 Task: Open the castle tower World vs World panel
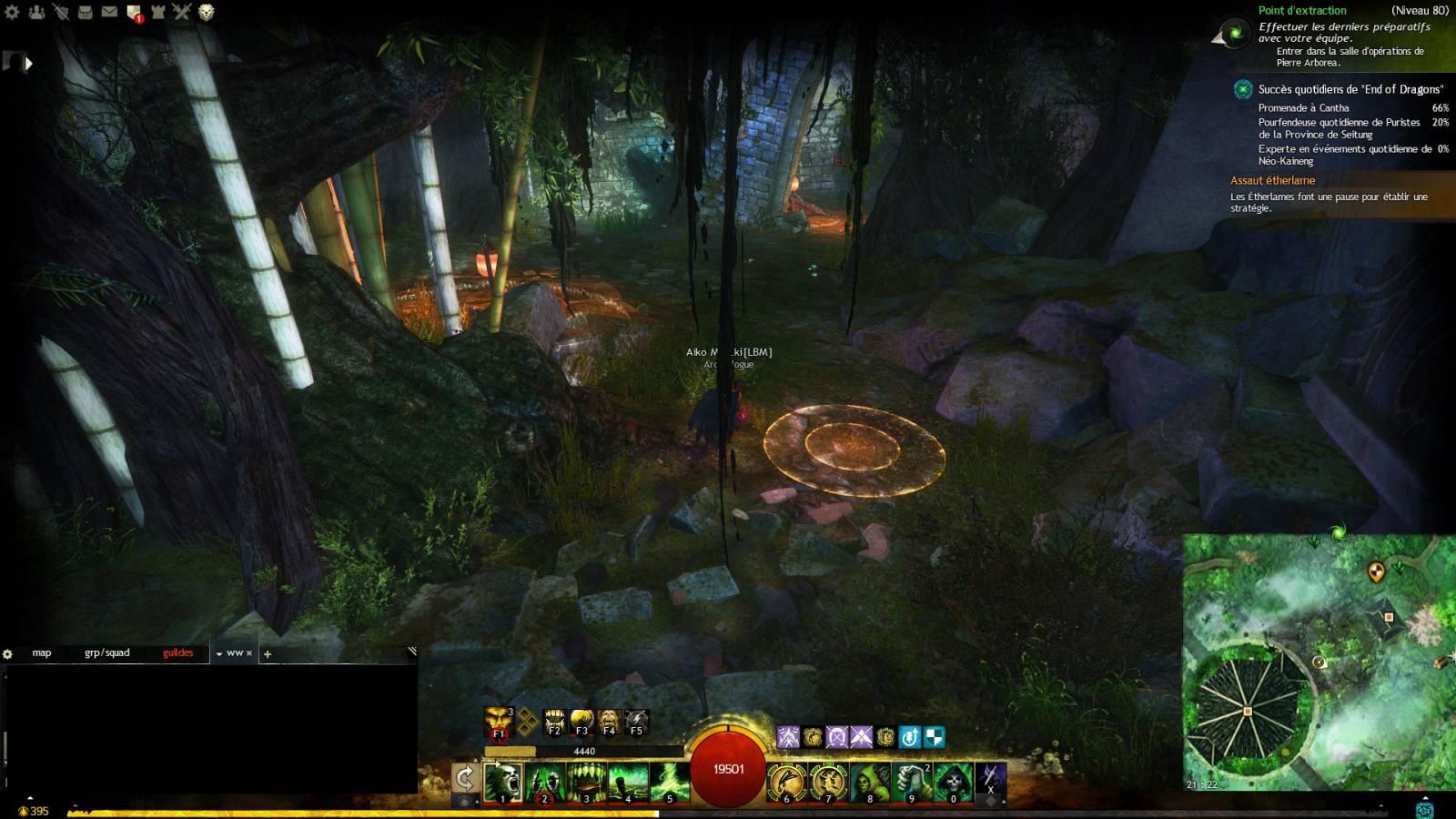[x=158, y=12]
